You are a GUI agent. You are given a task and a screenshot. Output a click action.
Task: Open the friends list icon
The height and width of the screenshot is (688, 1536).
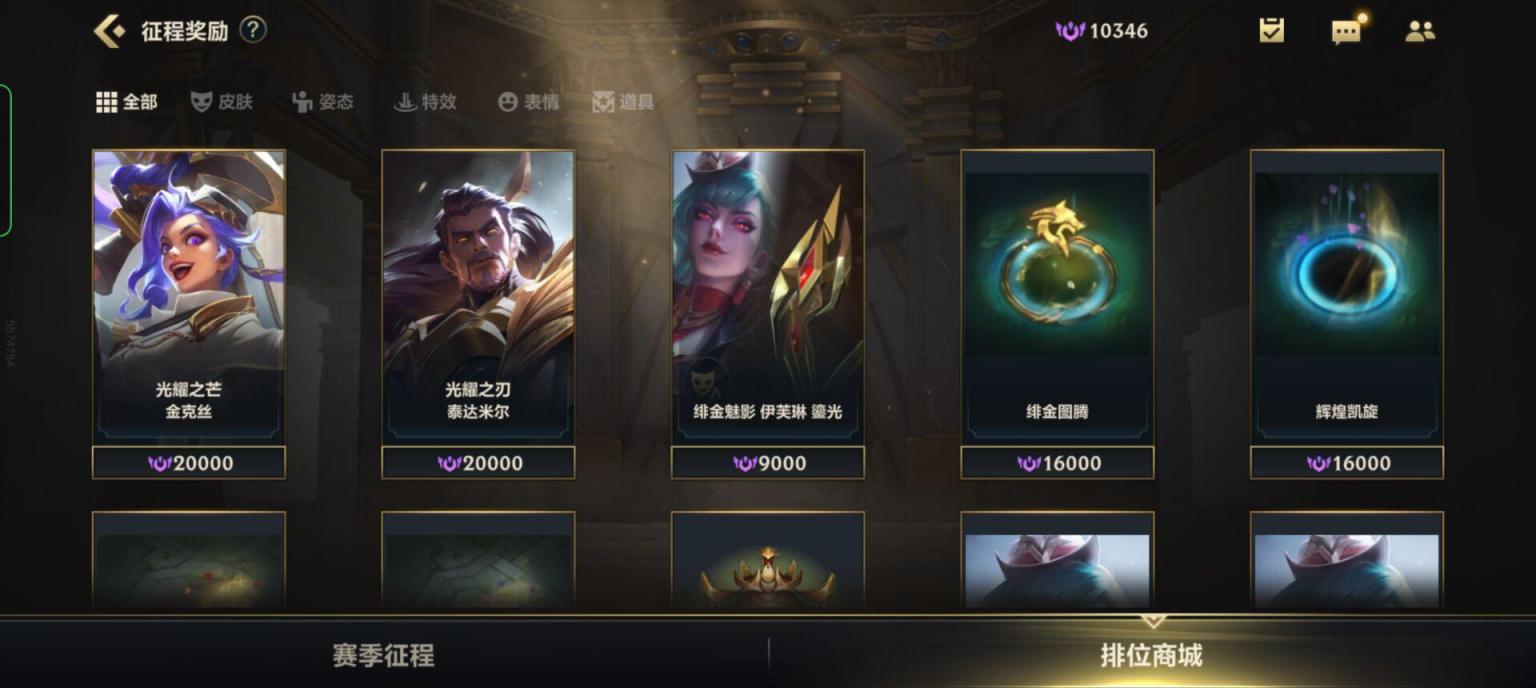[x=1420, y=31]
